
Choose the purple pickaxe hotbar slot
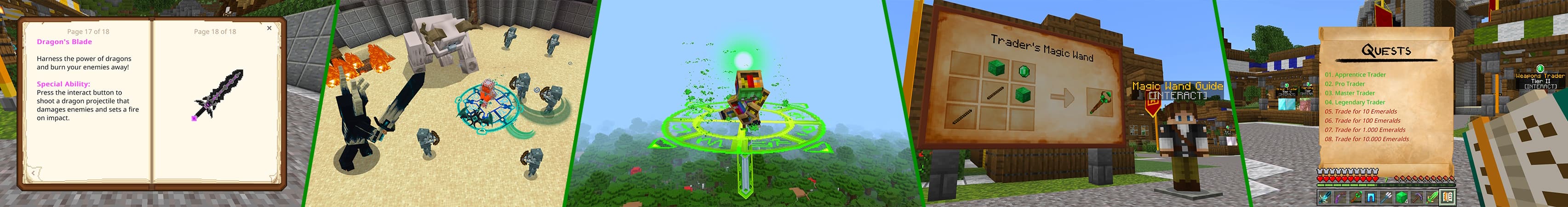pos(1417,197)
